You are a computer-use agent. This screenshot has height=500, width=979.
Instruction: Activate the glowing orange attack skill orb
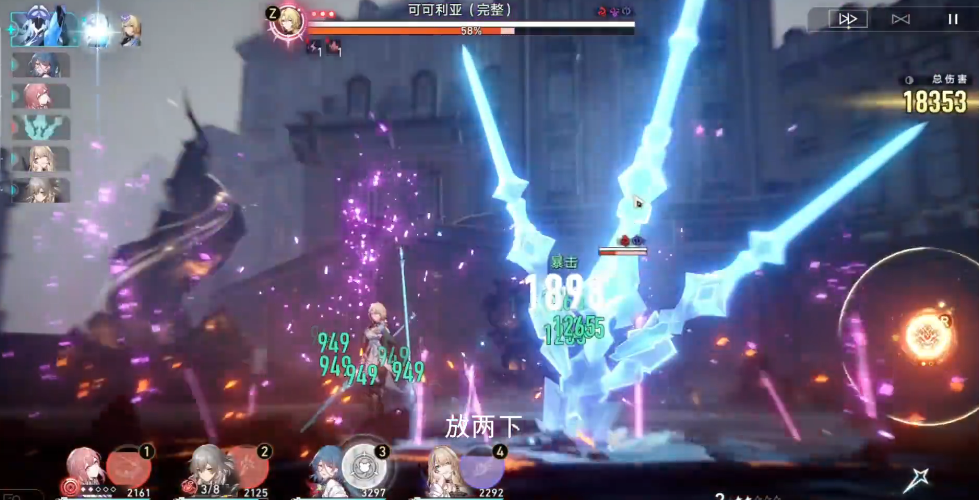927,335
